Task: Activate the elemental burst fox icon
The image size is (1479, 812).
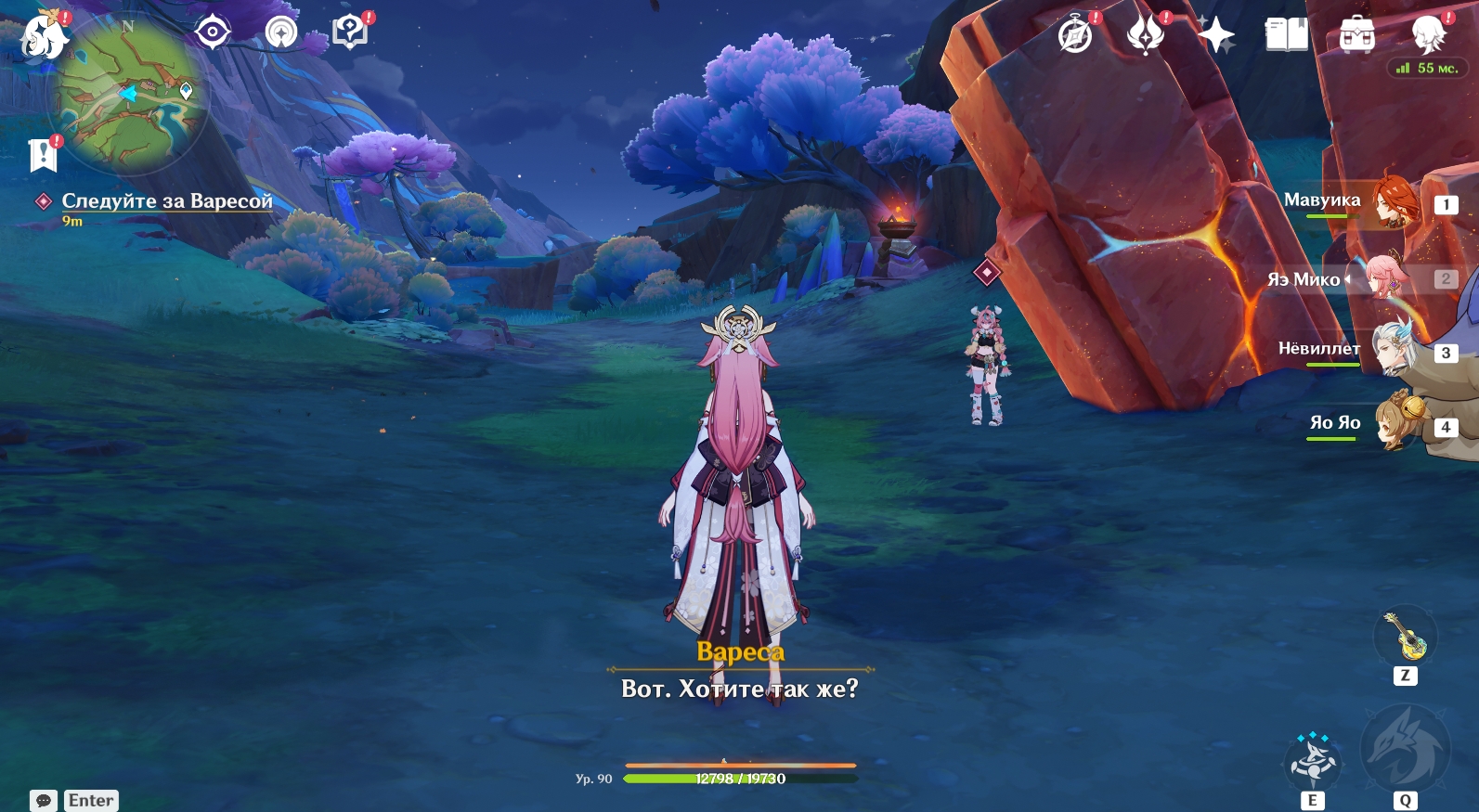Action: click(1404, 750)
